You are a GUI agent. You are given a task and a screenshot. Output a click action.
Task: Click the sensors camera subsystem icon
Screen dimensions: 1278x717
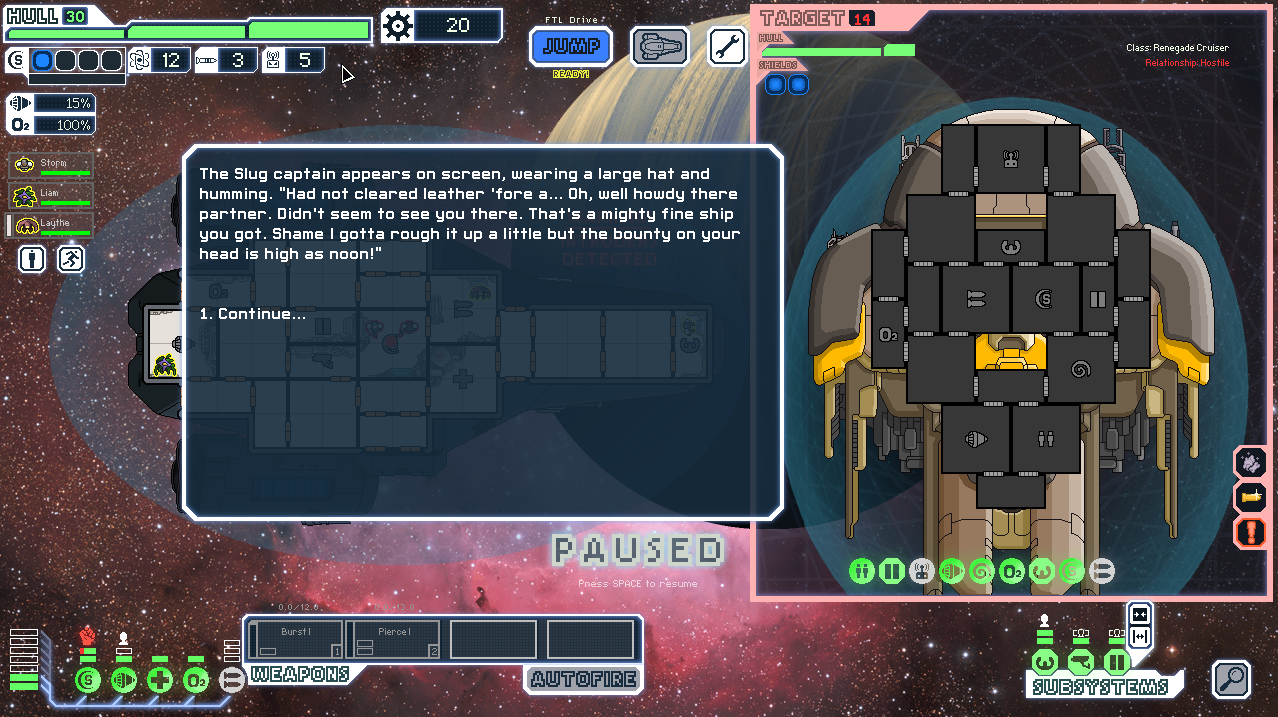[1081, 662]
